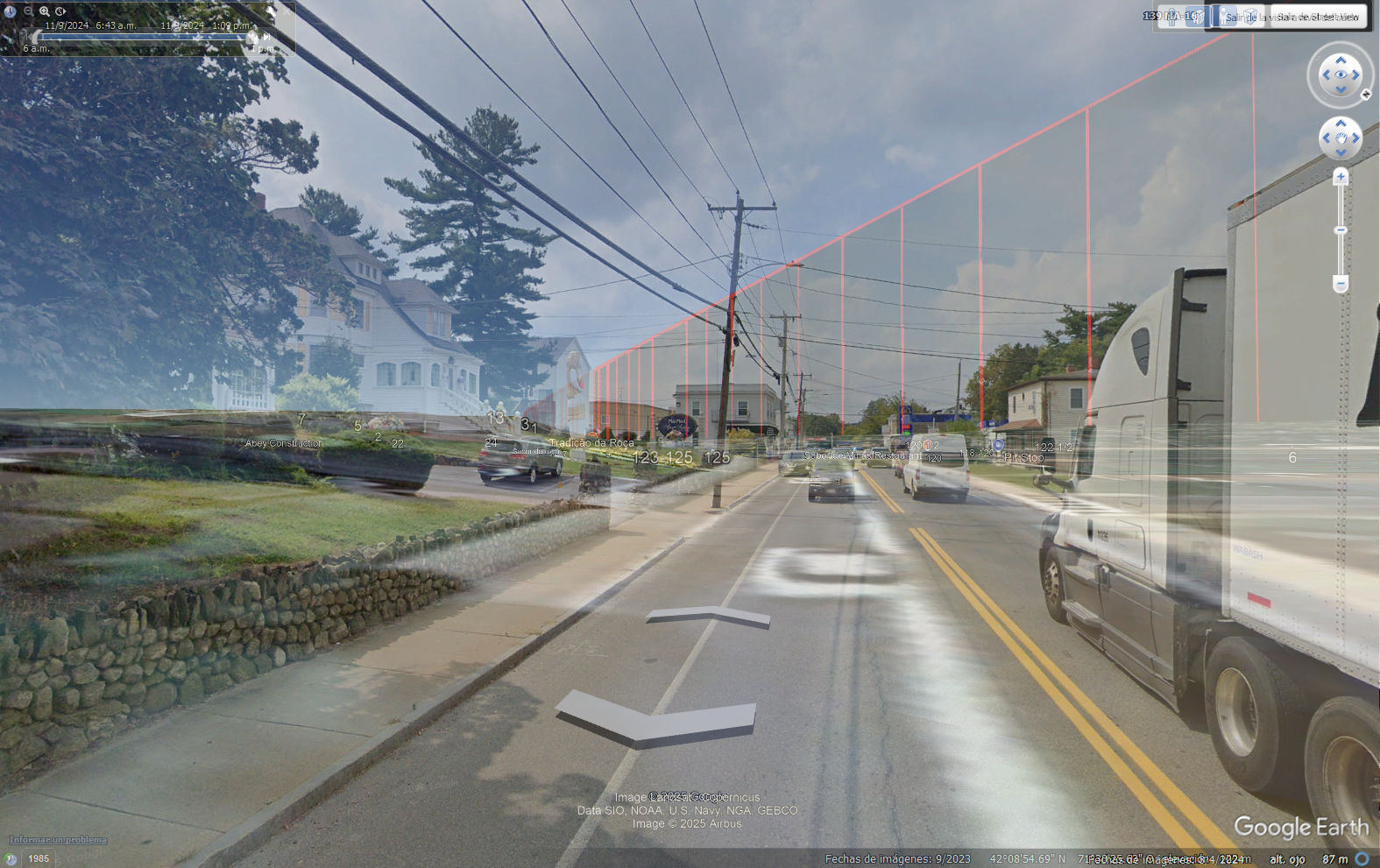Viewport: 1380px width, 868px height.
Task: Open the Informar un problema link
Action: point(58,840)
